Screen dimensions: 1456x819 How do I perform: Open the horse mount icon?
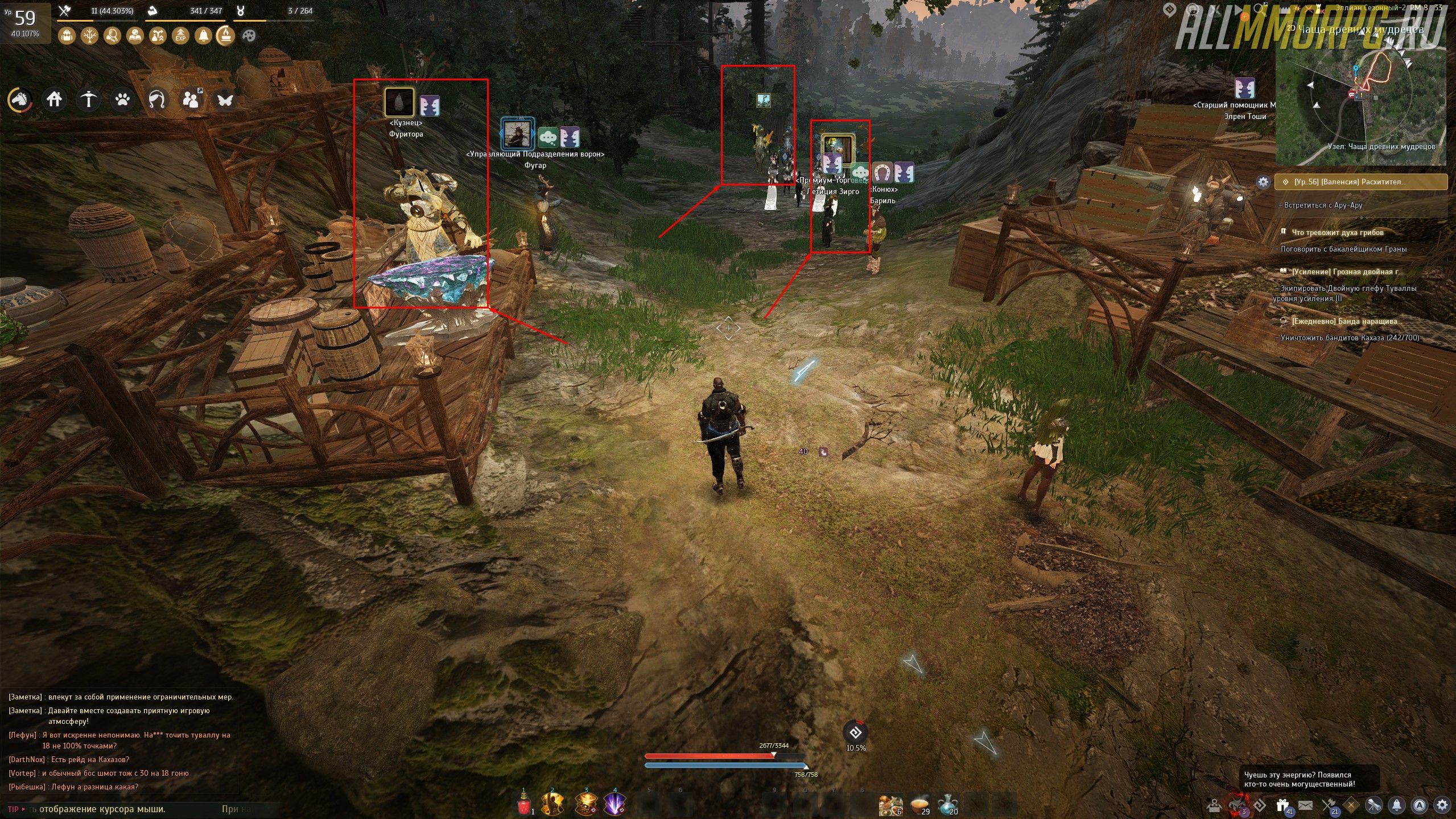[x=20, y=100]
